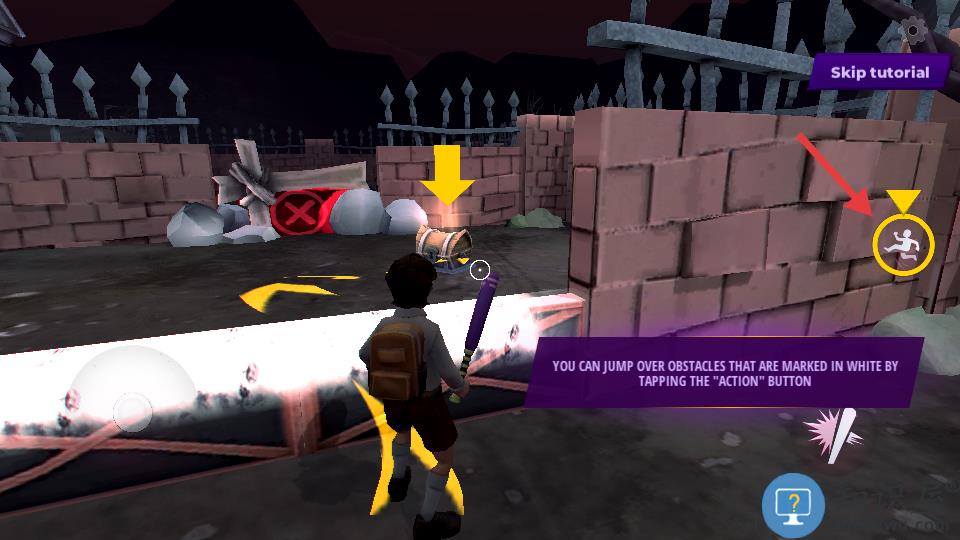Open settings with the gear icon
The width and height of the screenshot is (960, 540).
click(x=912, y=30)
